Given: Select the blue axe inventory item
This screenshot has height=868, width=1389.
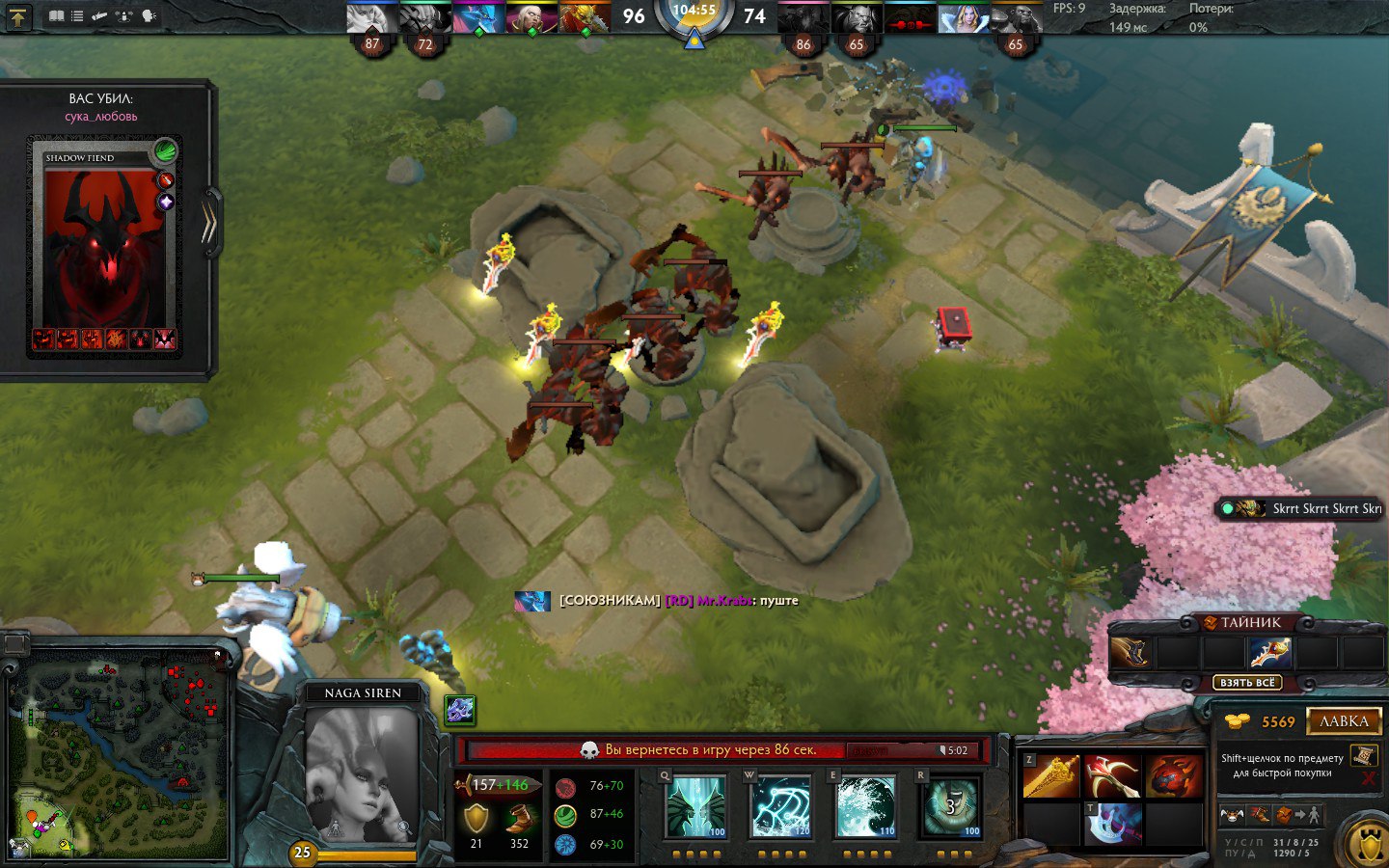Looking at the screenshot, I should tap(1112, 826).
